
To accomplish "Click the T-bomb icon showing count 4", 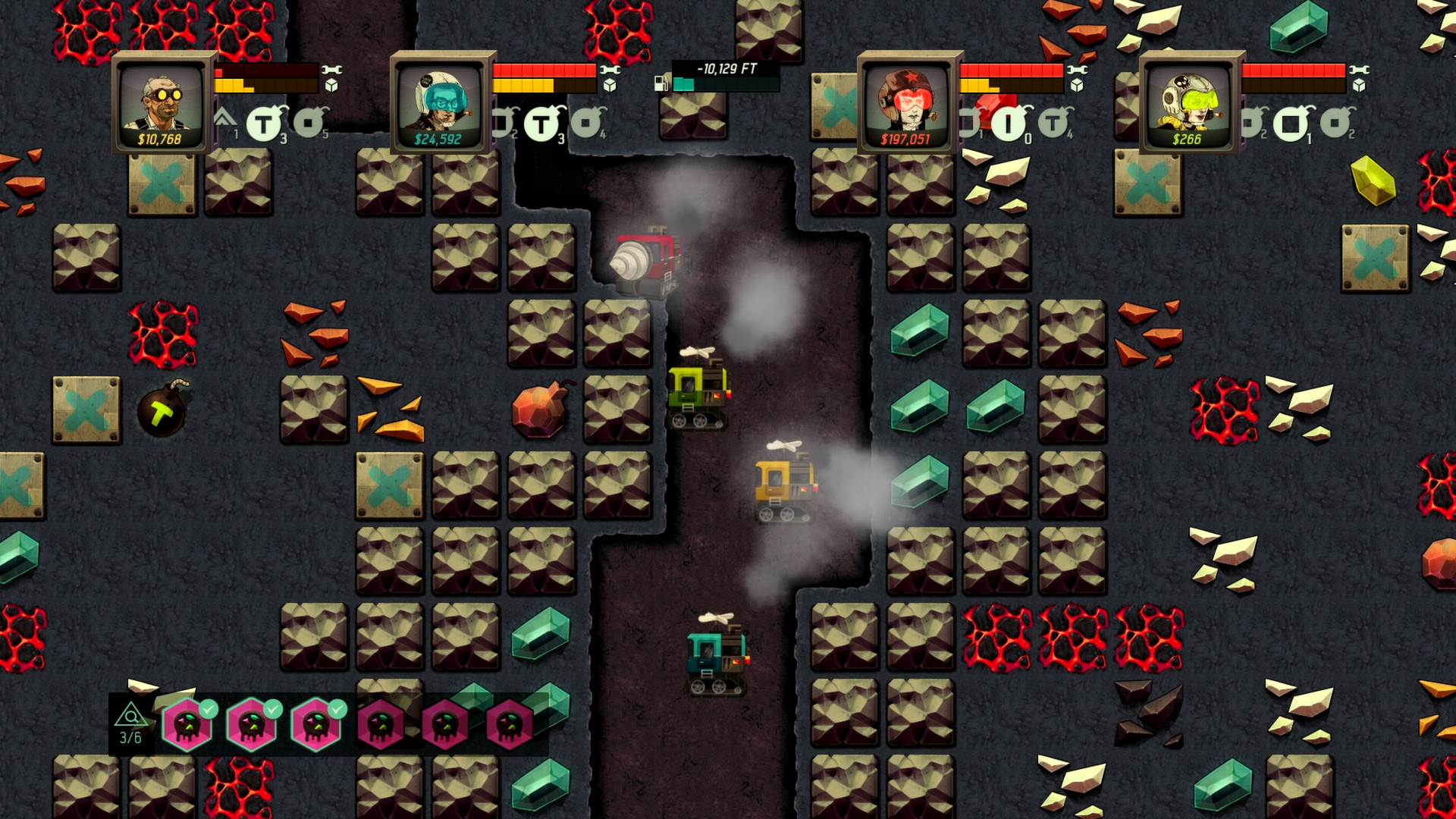I will click(x=1054, y=124).
